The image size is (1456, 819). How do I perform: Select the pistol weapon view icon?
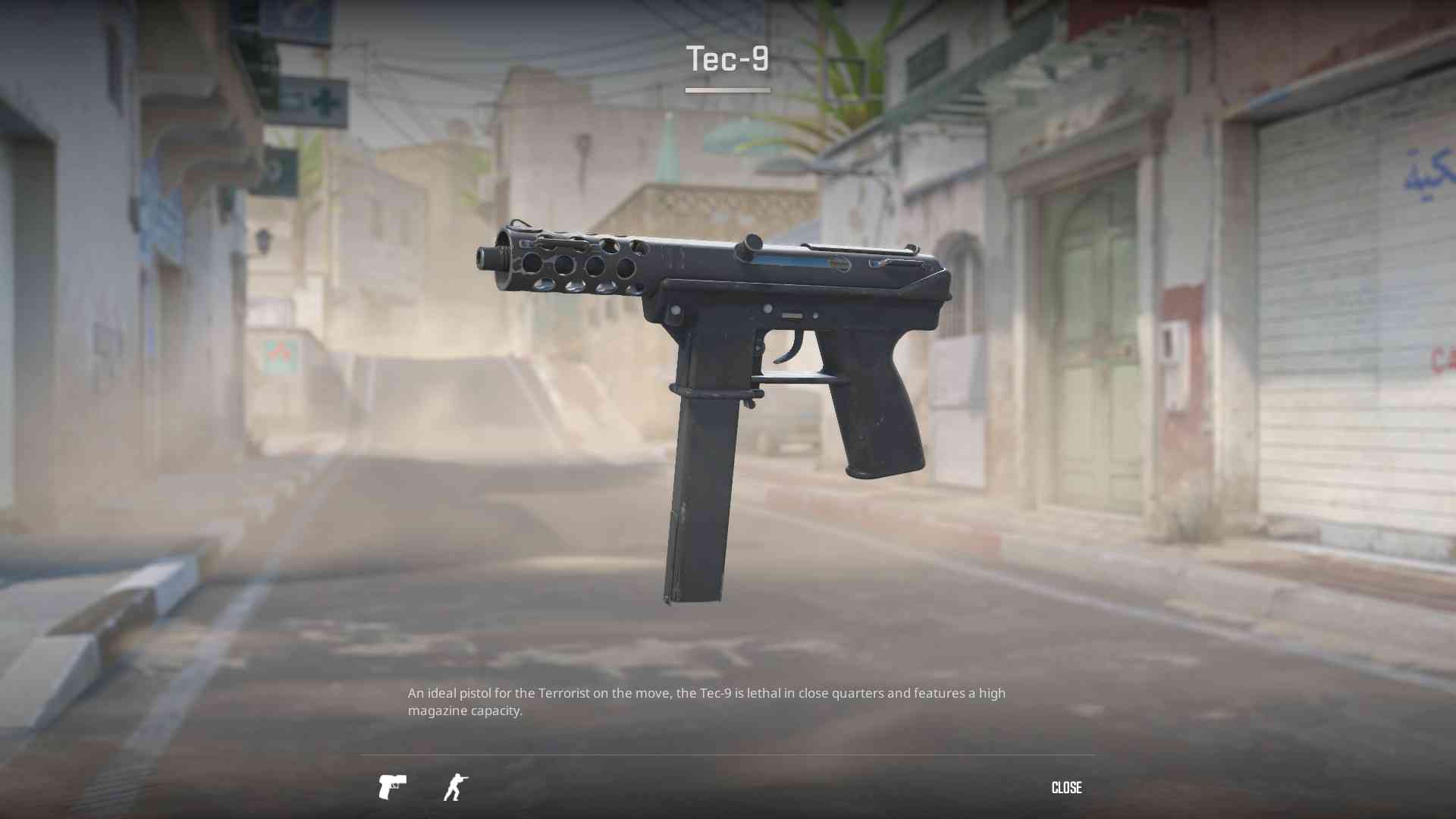pos(392,787)
